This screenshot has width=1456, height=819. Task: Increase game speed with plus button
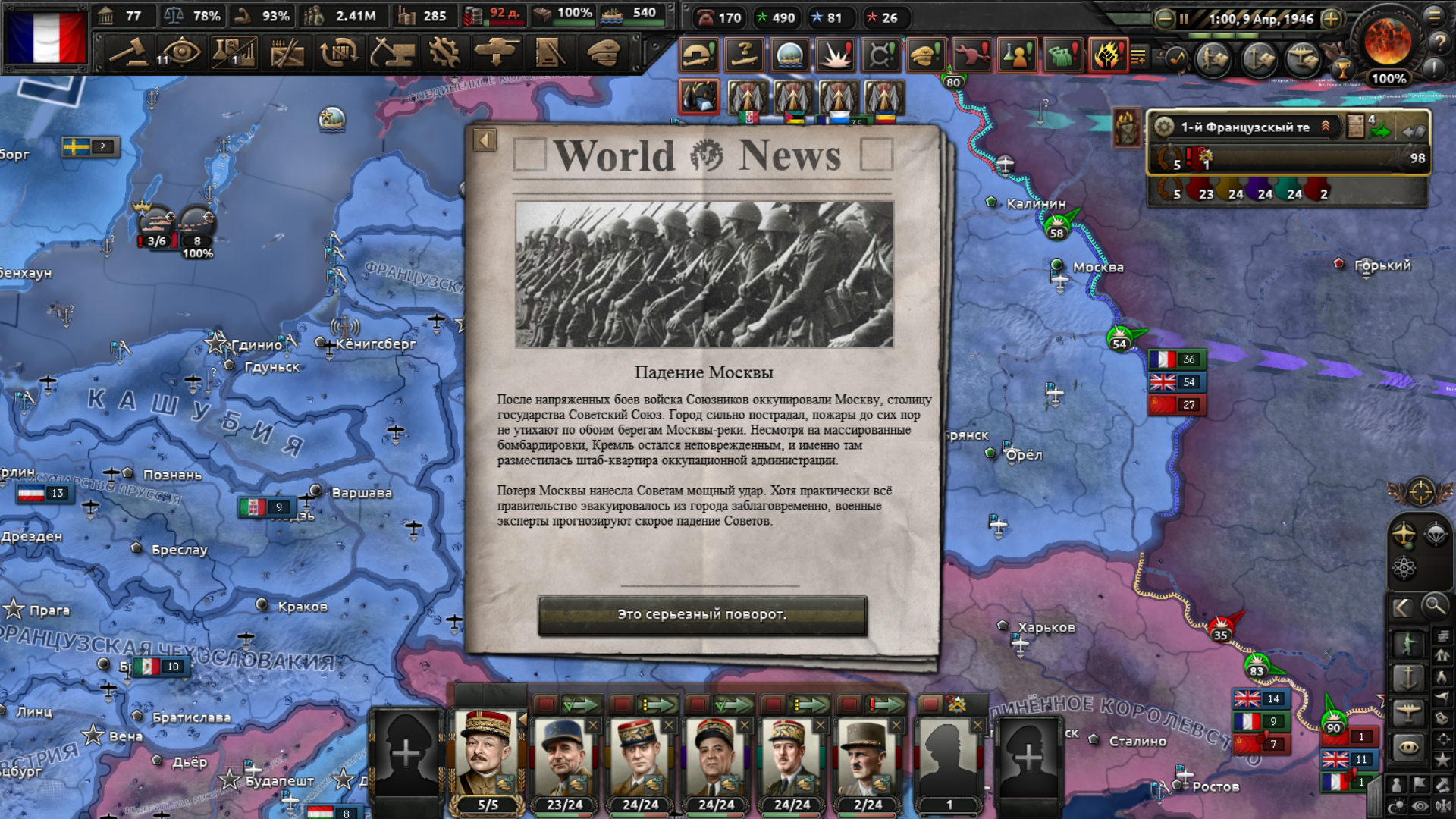[x=1331, y=19]
